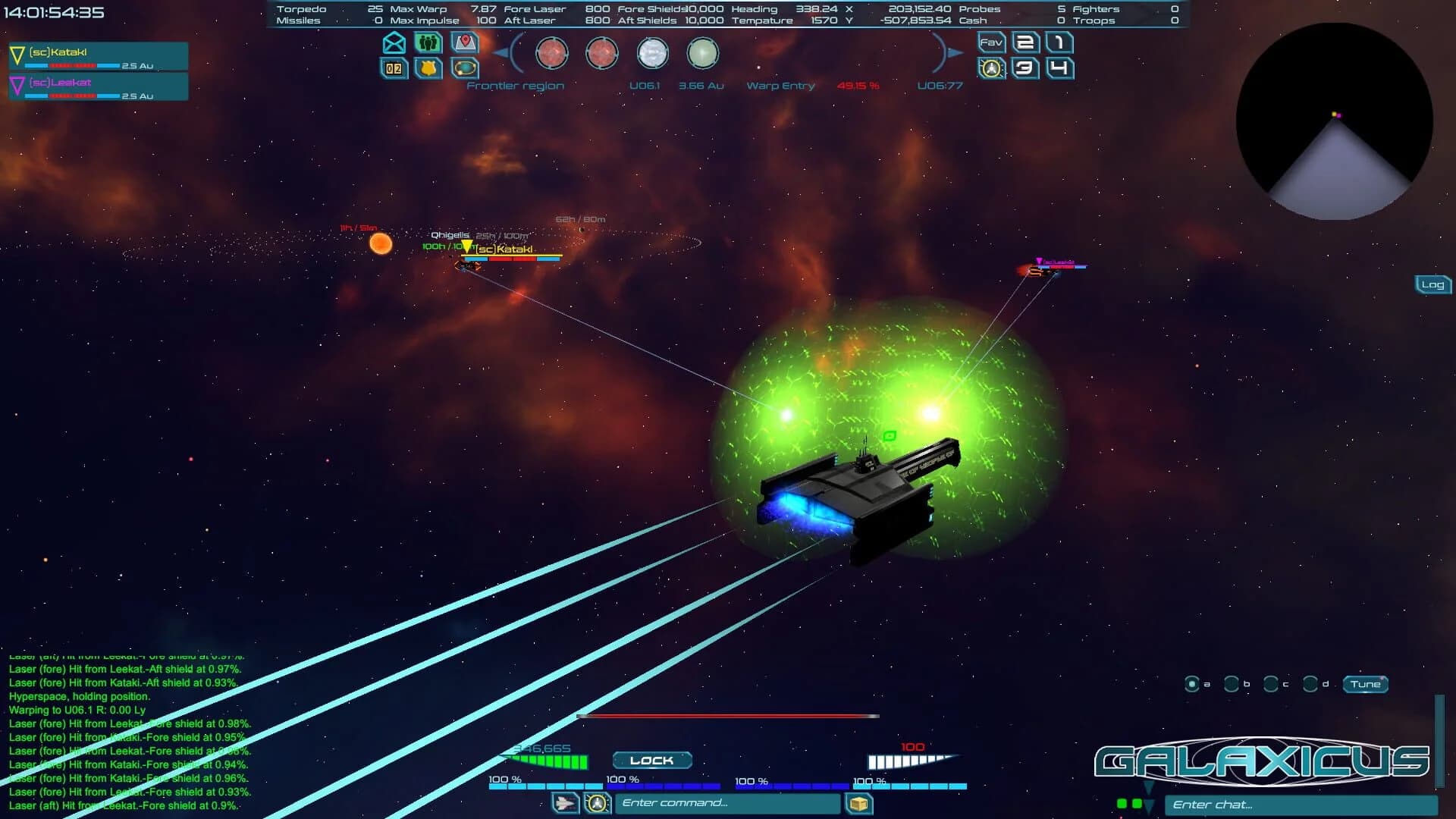Screen dimensions: 1456x819
Task: Switch to weapon slot 3
Action: point(1027,69)
